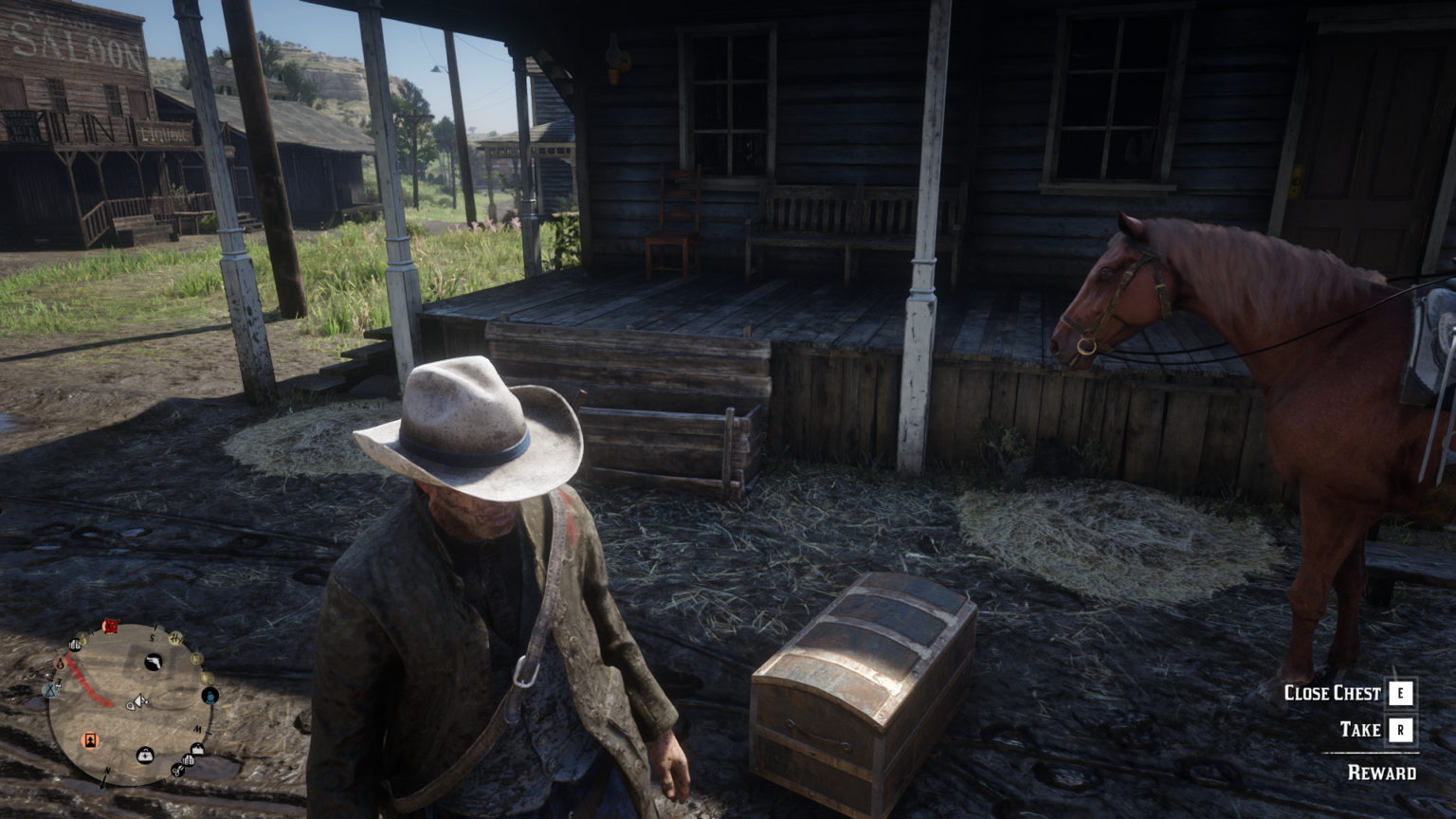Select the horseshoe icon near the minimap bottom
The width and height of the screenshot is (1456, 819).
coord(177,772)
